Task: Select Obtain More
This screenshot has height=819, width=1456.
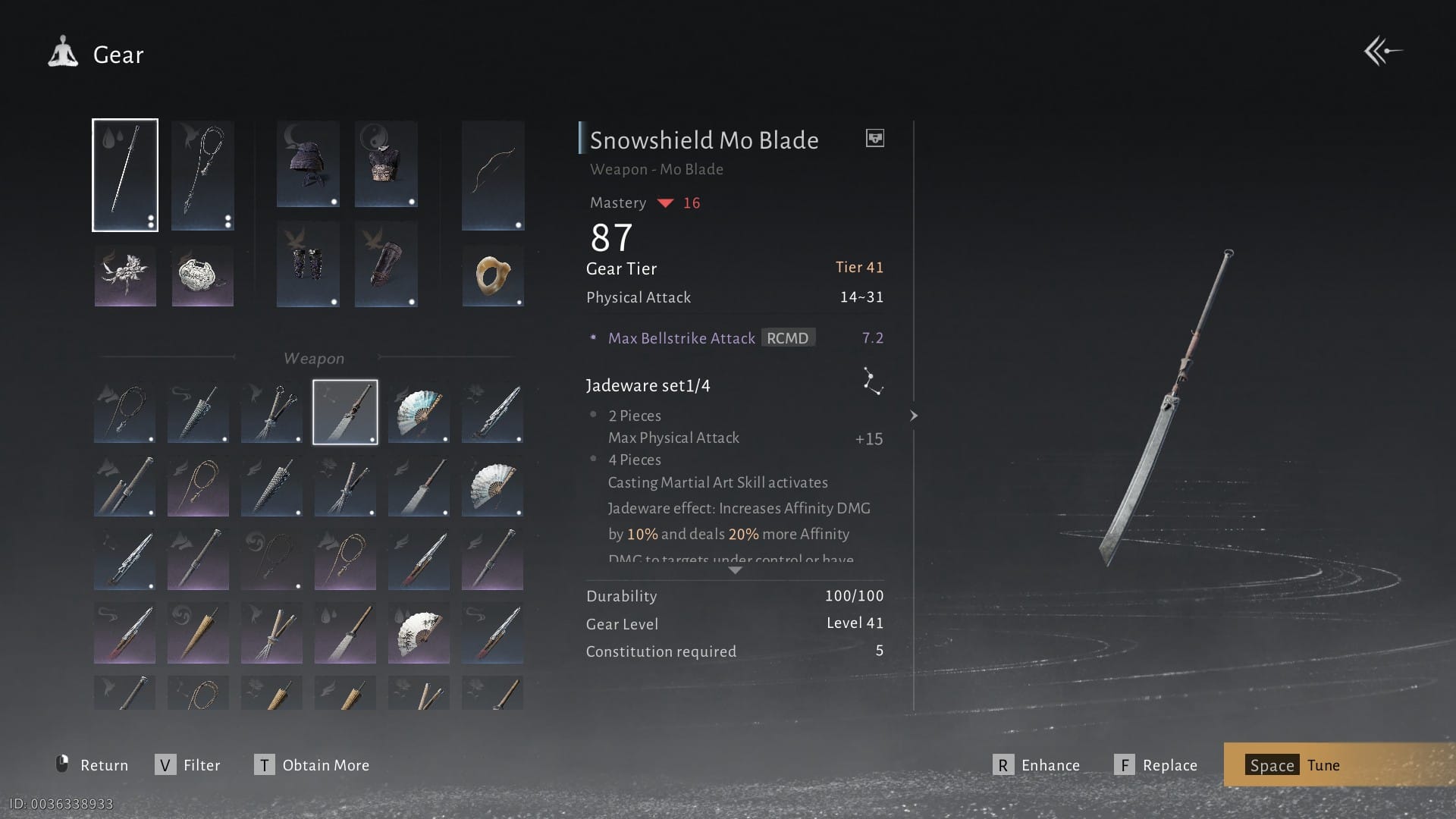Action: click(x=312, y=765)
